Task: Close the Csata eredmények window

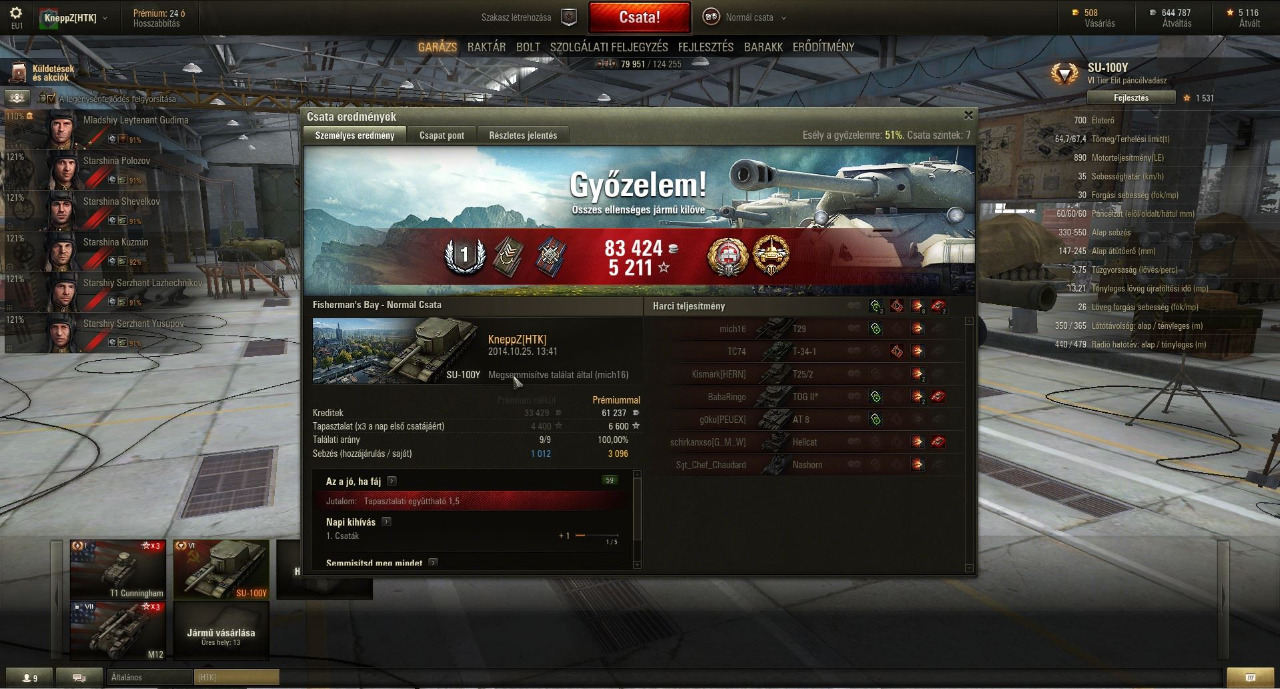Action: click(967, 116)
